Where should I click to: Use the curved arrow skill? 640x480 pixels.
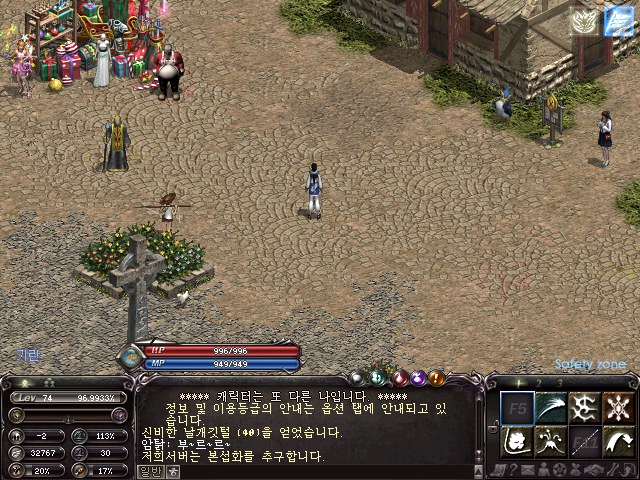coord(618,441)
